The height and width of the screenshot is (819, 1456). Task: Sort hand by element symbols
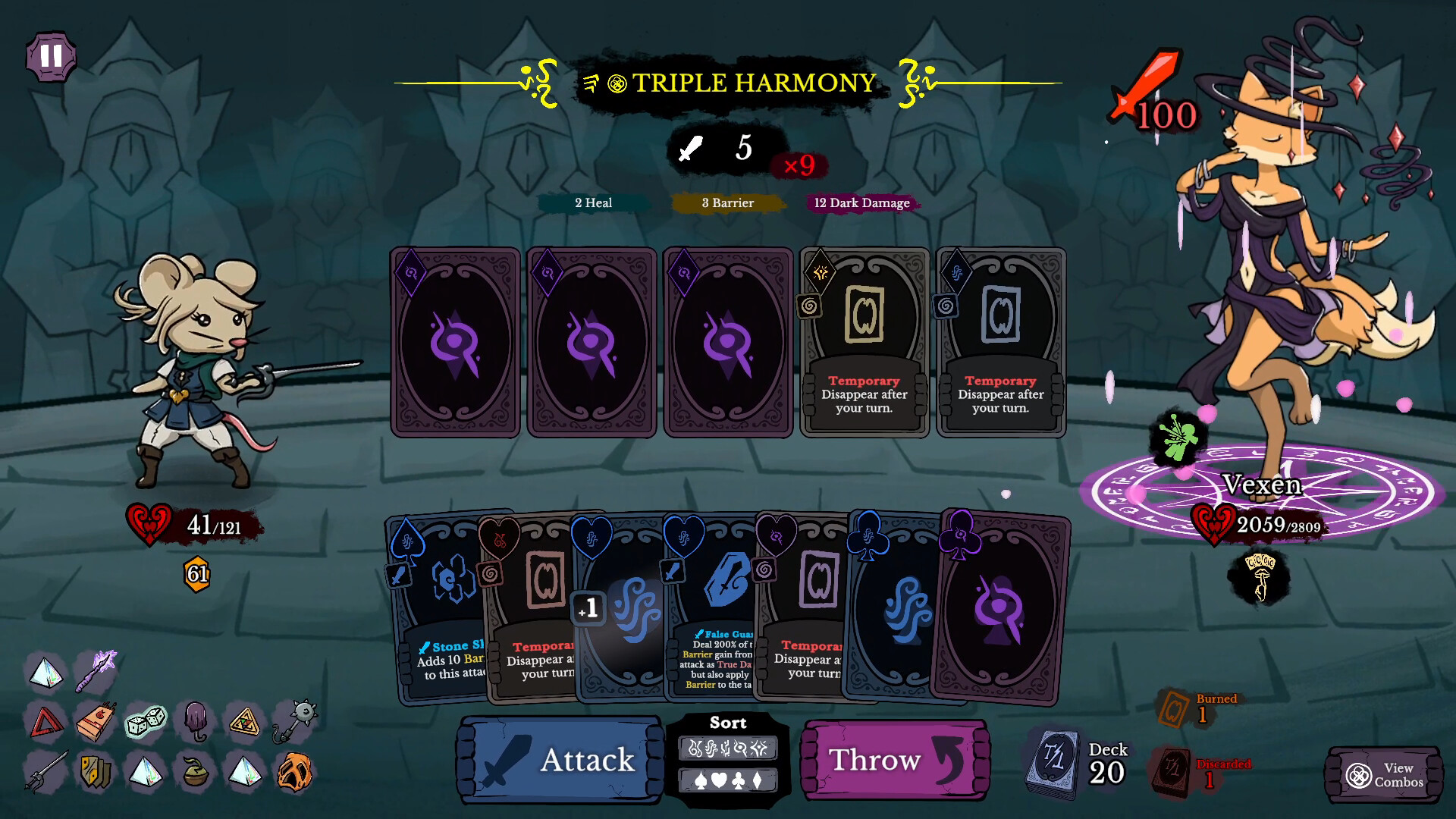click(729, 748)
